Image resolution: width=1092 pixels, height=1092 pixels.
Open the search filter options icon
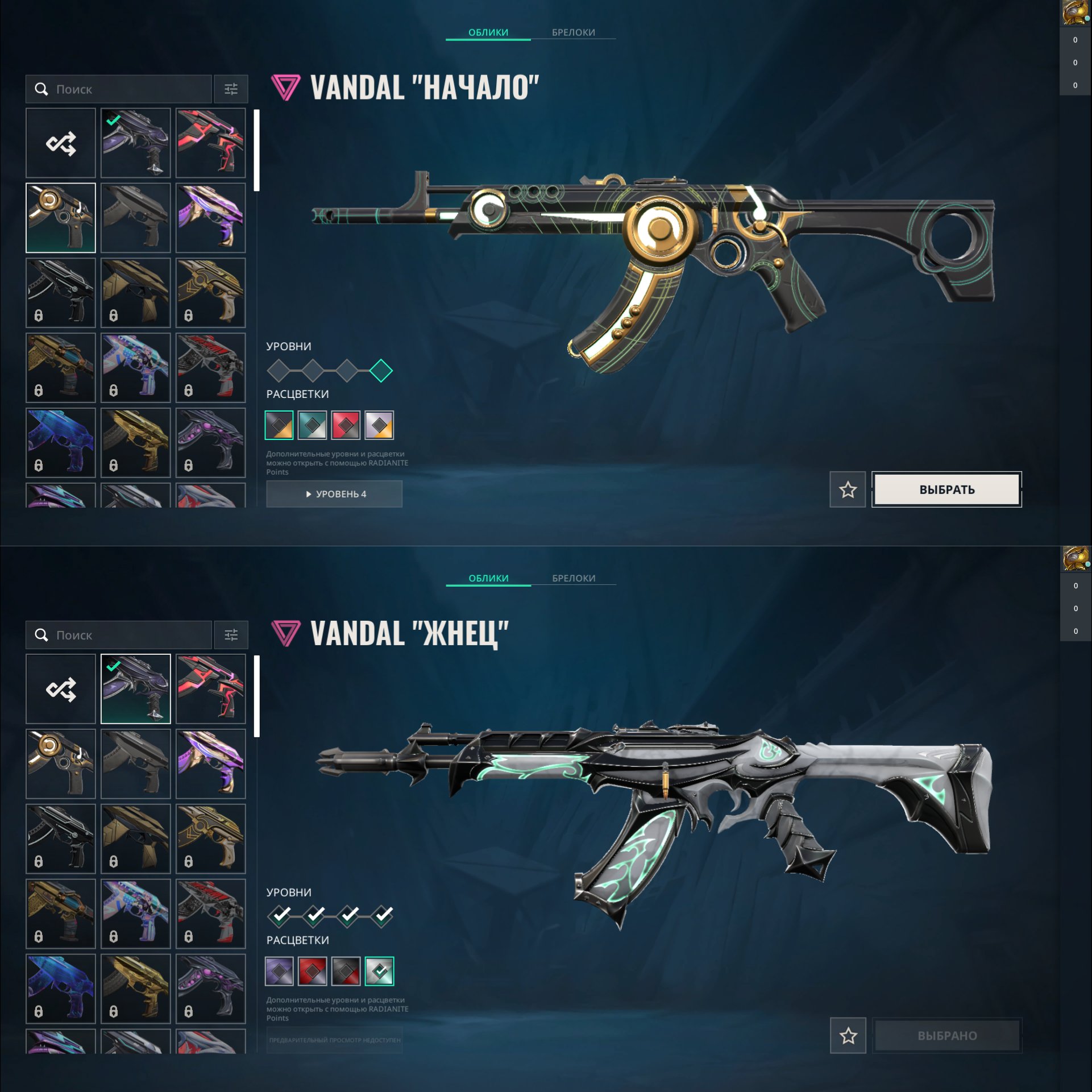pyautogui.click(x=231, y=89)
